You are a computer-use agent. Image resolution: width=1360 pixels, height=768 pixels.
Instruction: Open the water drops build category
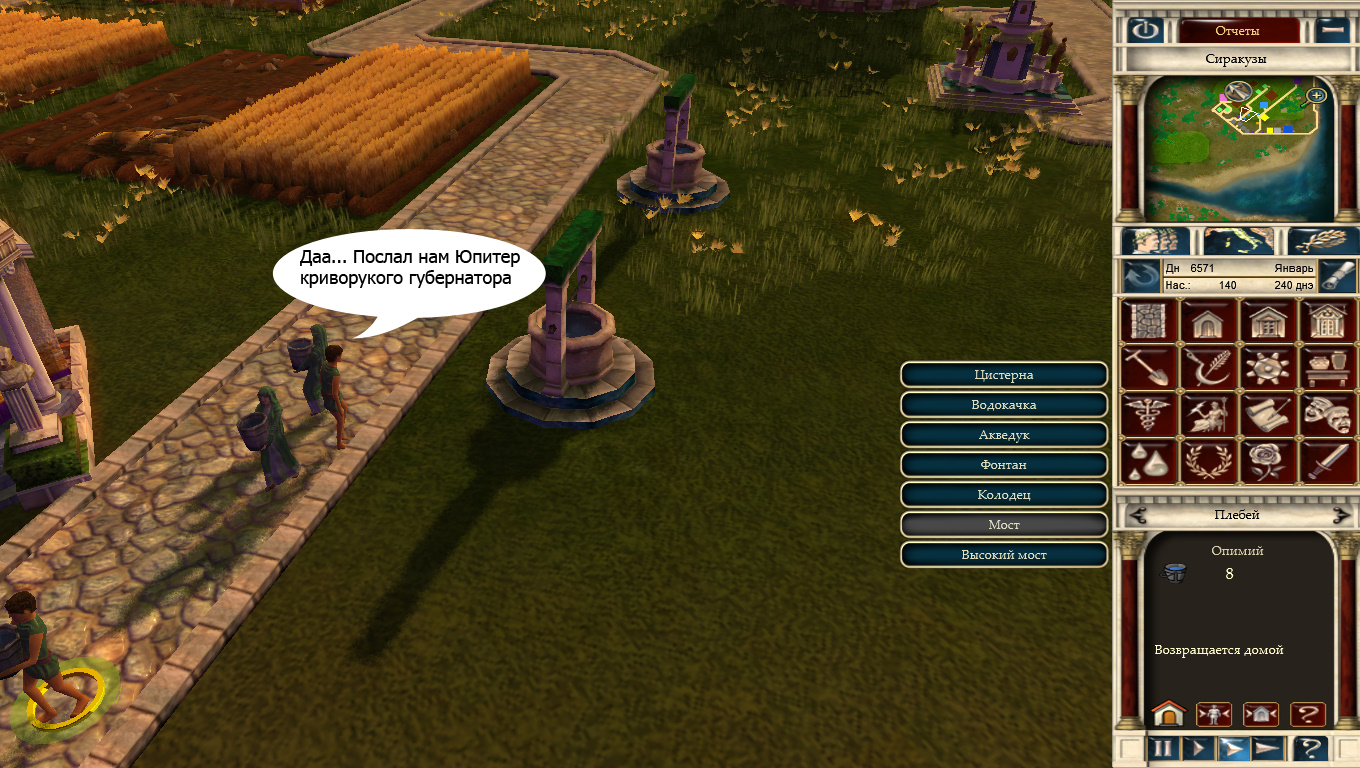[1150, 460]
